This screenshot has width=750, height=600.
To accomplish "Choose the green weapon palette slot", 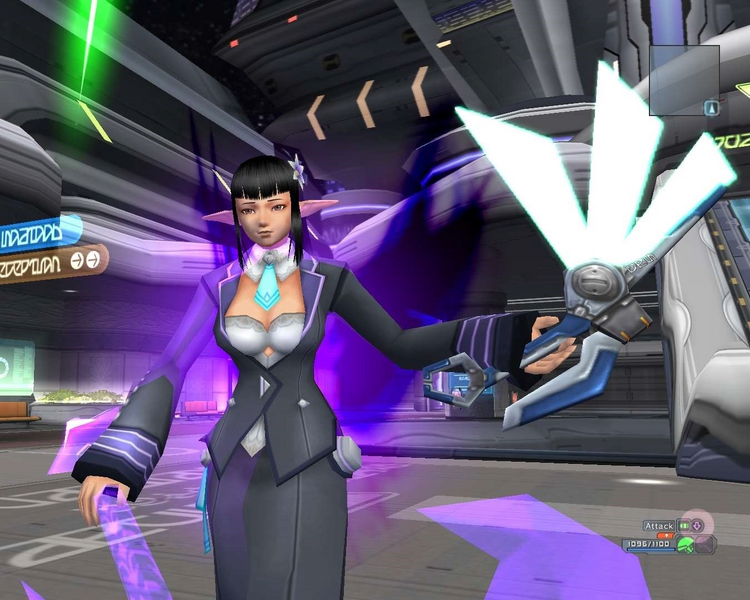I will coord(686,545).
